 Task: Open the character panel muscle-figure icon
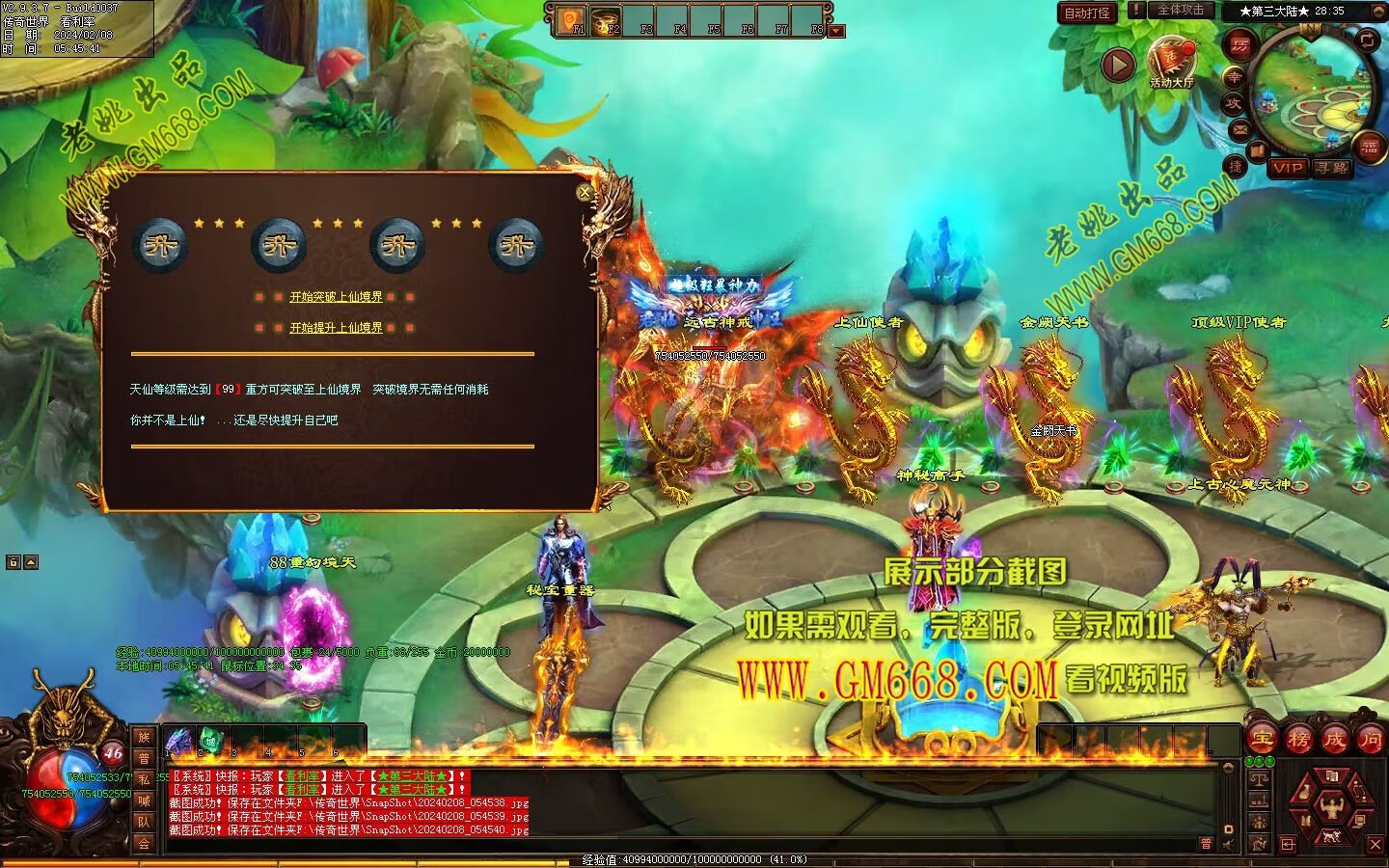(1332, 806)
